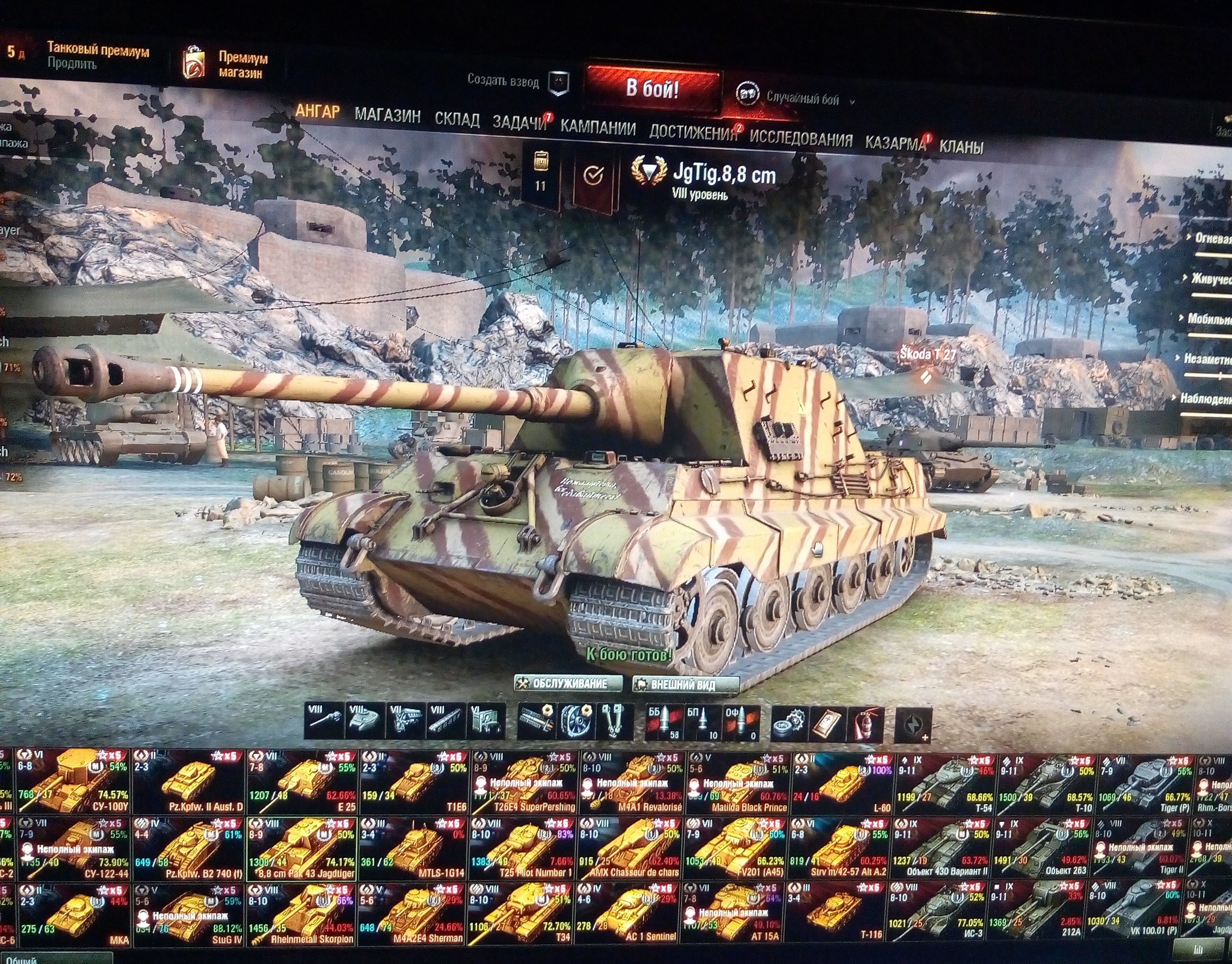Select the fire extinguisher consumable slot
This screenshot has height=964, width=1232.
865,723
